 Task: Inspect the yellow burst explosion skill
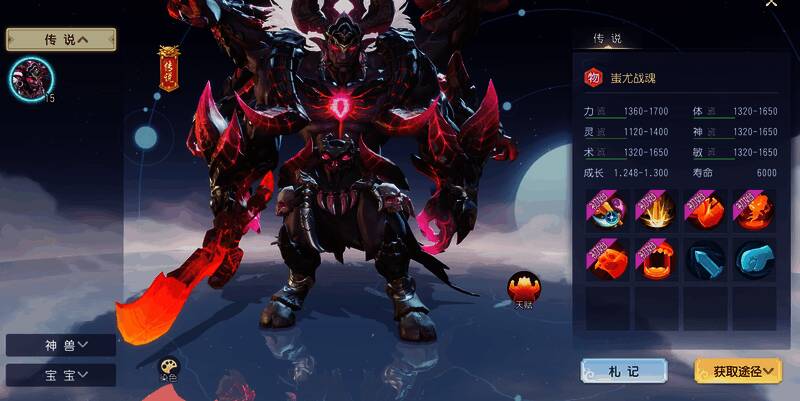[656, 211]
